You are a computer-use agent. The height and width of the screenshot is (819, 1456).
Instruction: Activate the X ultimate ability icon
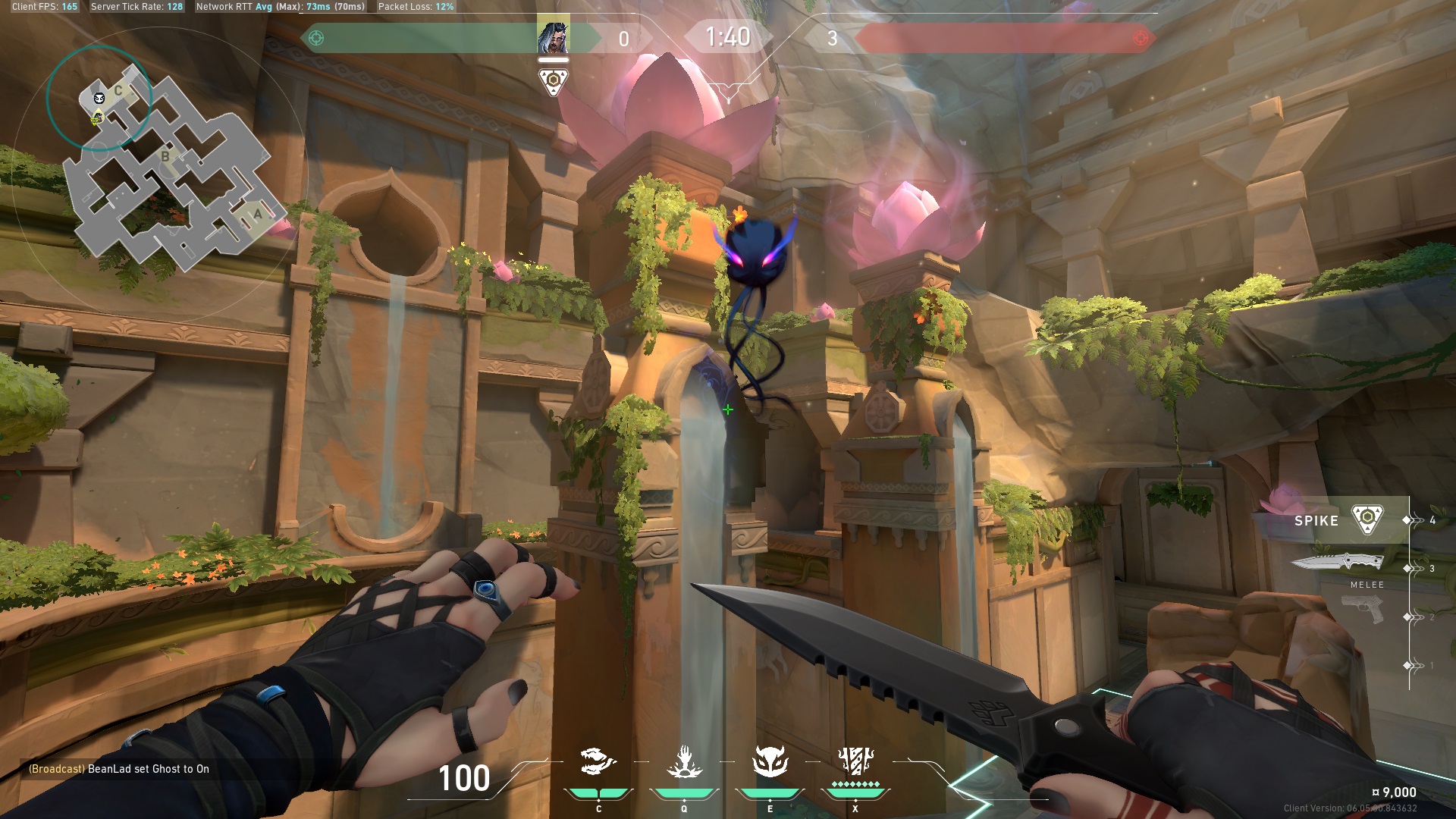tap(855, 761)
